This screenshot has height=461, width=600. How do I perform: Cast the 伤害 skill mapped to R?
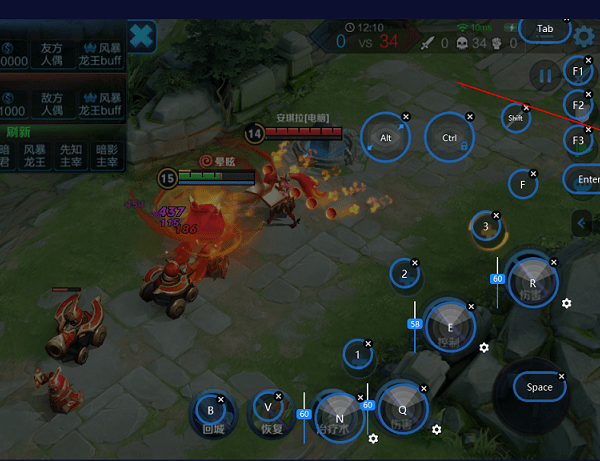[x=531, y=281]
